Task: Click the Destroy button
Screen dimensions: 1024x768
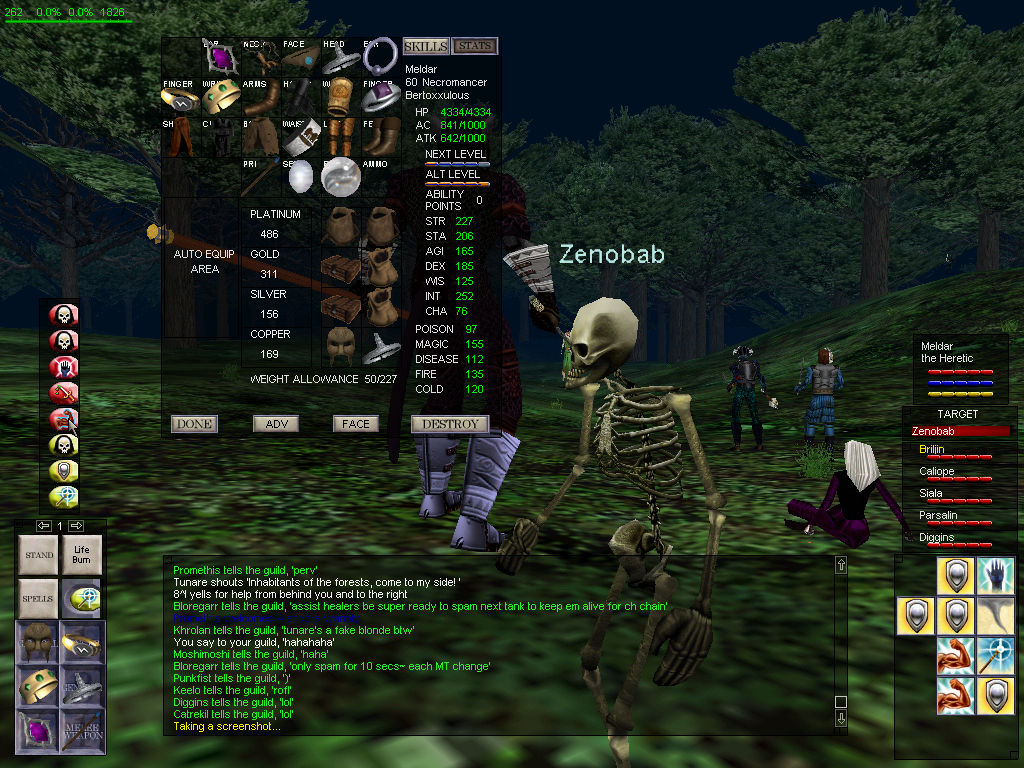Action: point(450,424)
